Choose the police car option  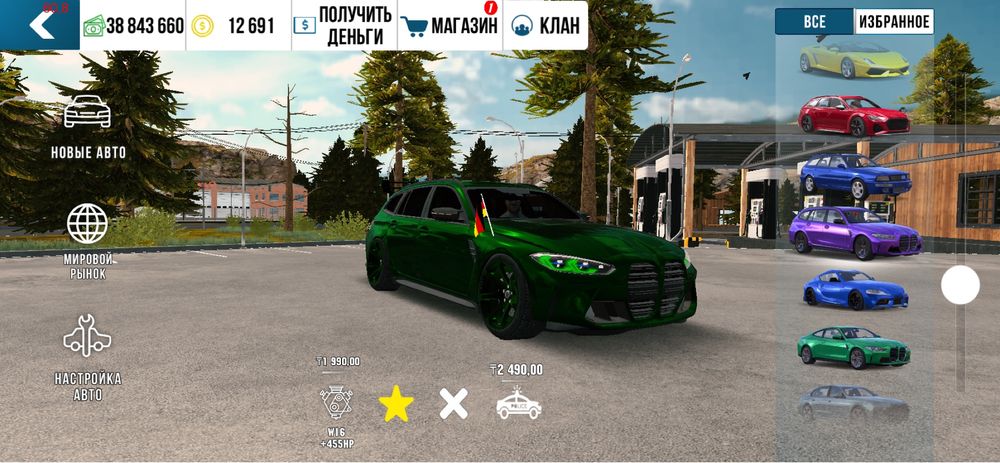[518, 403]
